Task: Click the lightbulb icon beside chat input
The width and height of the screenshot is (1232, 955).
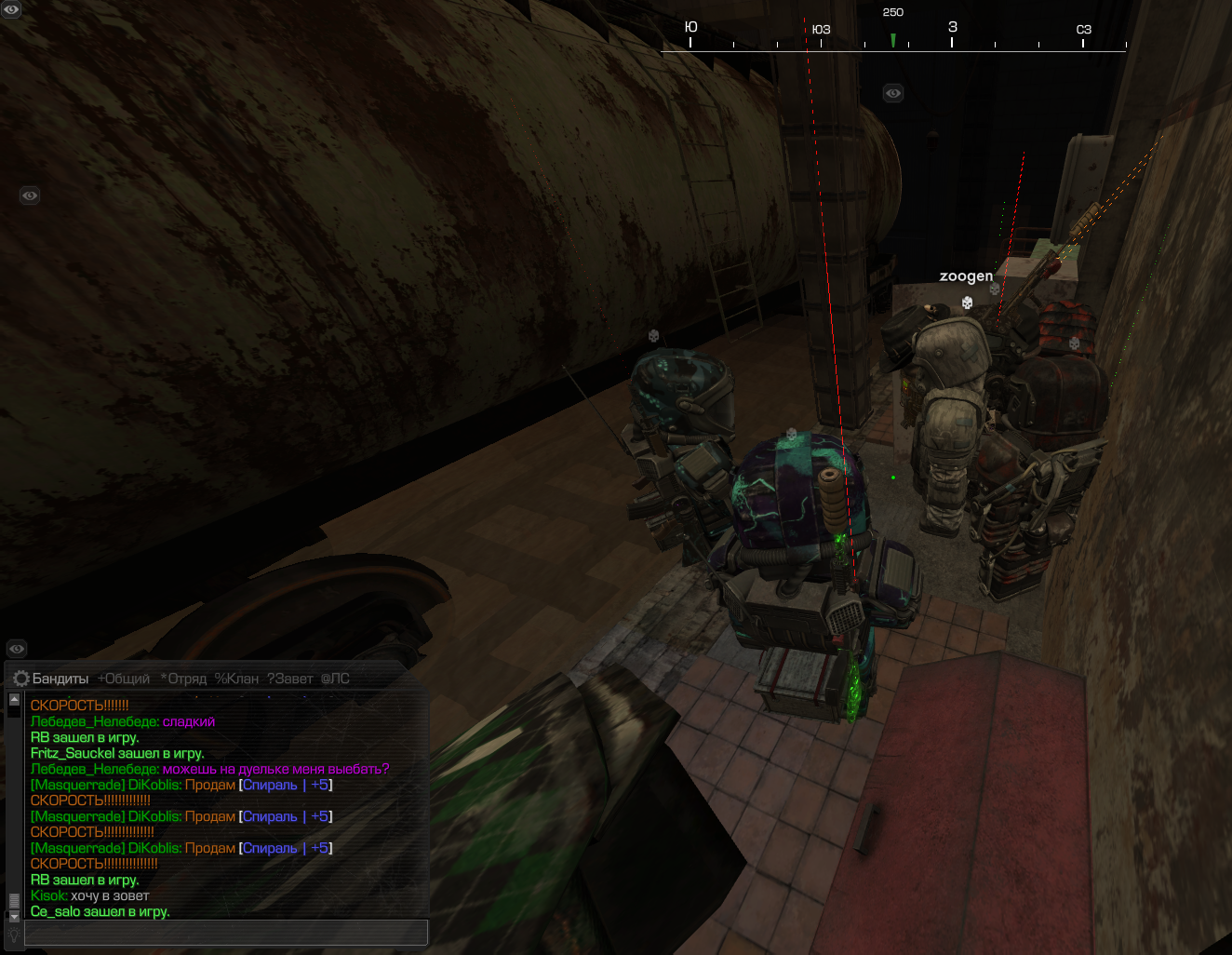Action: pyautogui.click(x=14, y=934)
